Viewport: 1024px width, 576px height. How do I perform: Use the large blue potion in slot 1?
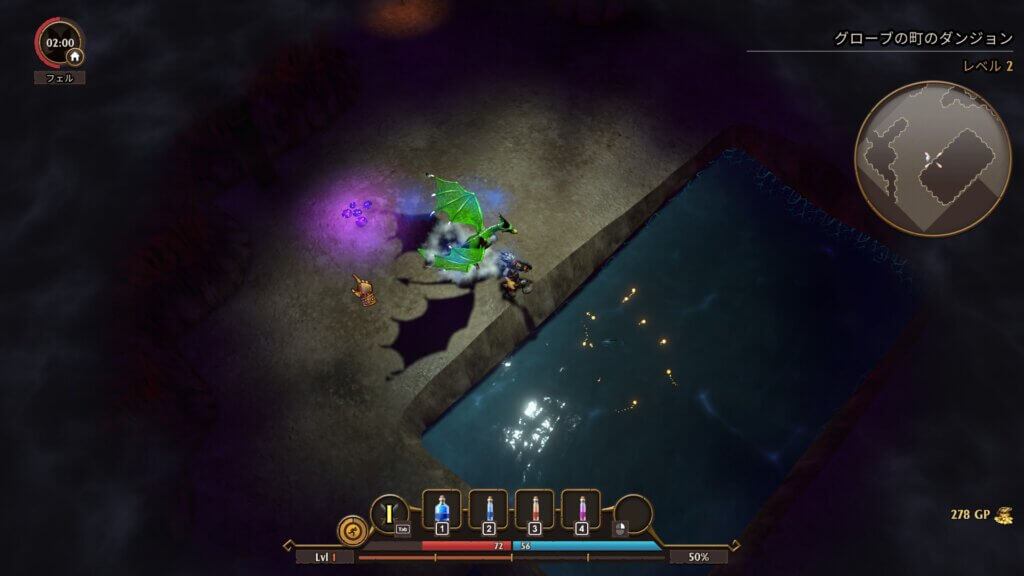tap(442, 509)
